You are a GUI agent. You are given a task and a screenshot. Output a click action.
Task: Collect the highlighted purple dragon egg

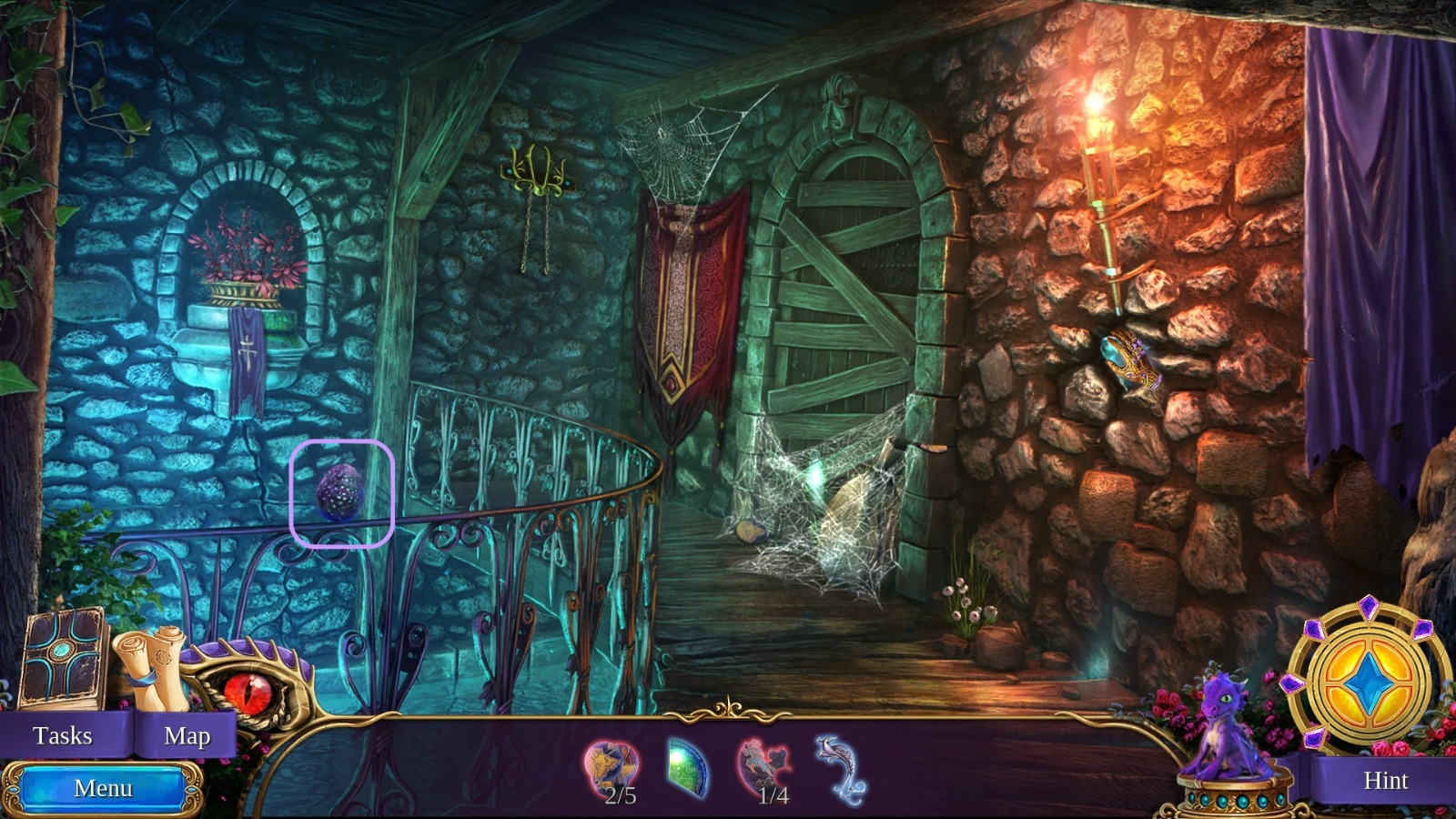coord(341,492)
